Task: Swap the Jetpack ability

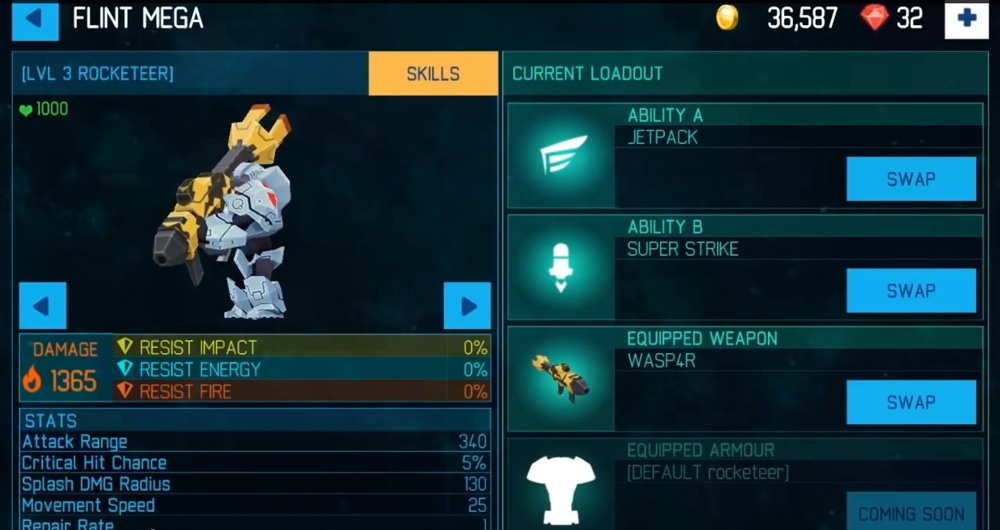Action: click(911, 179)
